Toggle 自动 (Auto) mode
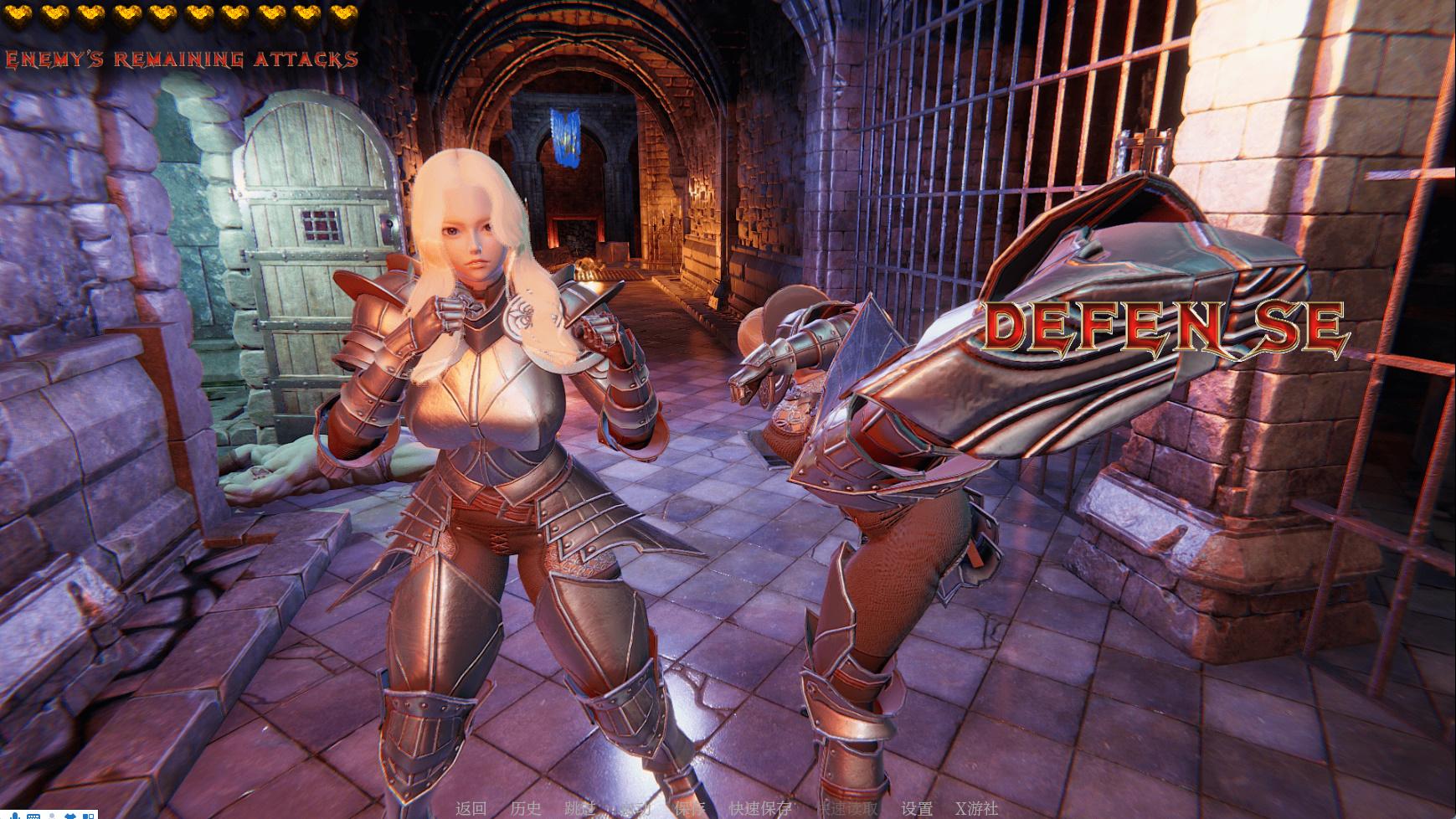This screenshot has width=1456, height=819. pos(635,808)
